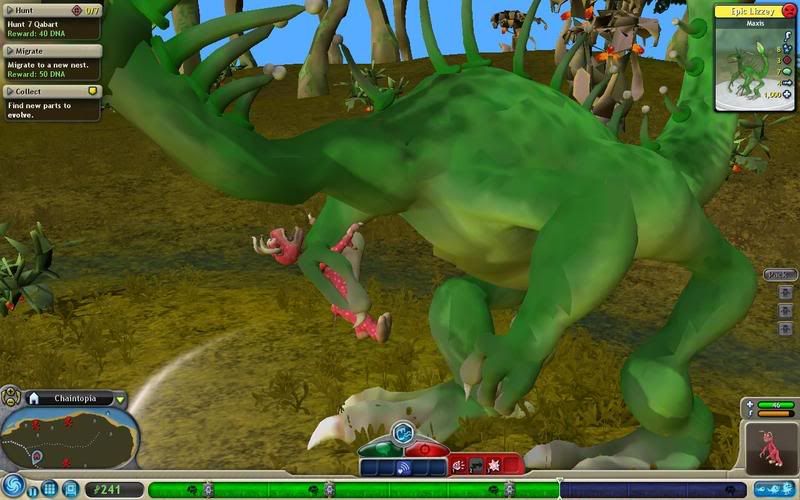Open the Sporepedia book button
The width and height of the screenshot is (800, 500).
point(70,489)
